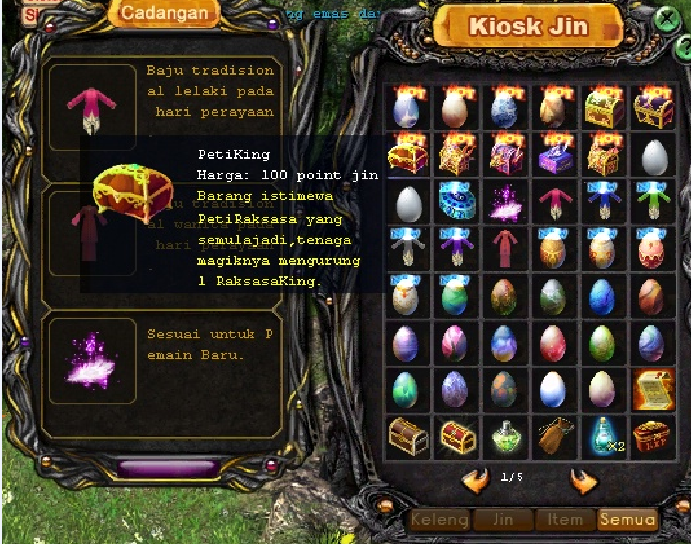691x544 pixels.
Task: Select the blue swirl magic circle item
Action: 456,201
